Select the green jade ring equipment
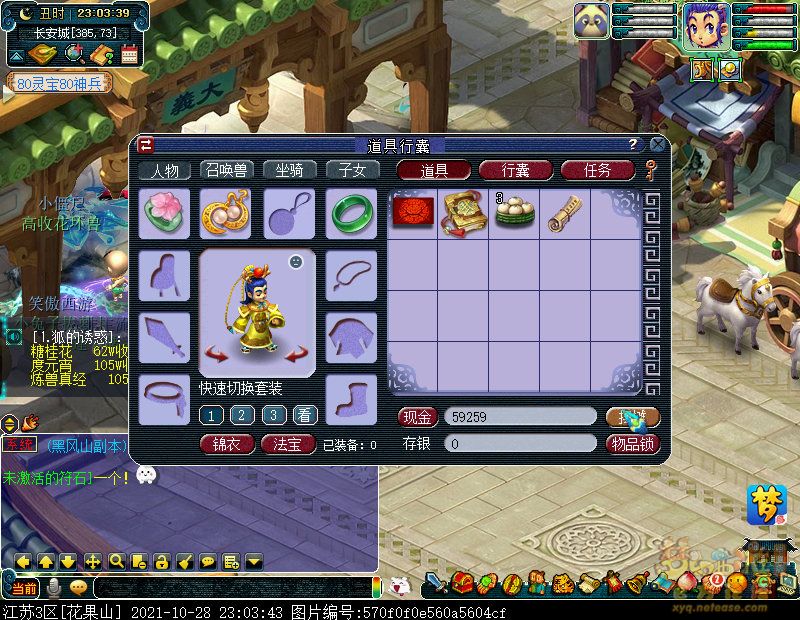The width and height of the screenshot is (800, 620). 351,213
